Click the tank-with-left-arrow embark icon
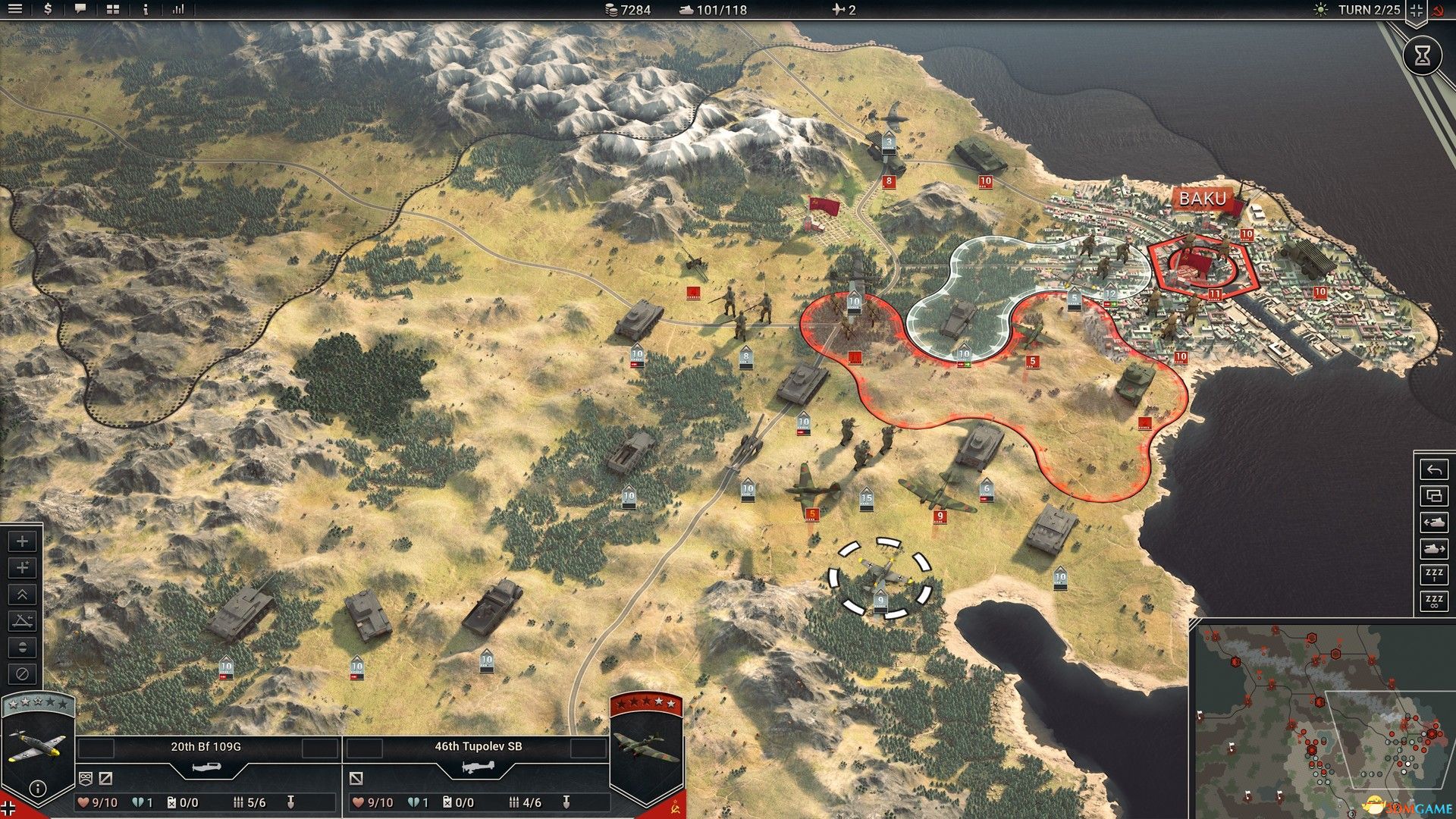 point(1433,522)
